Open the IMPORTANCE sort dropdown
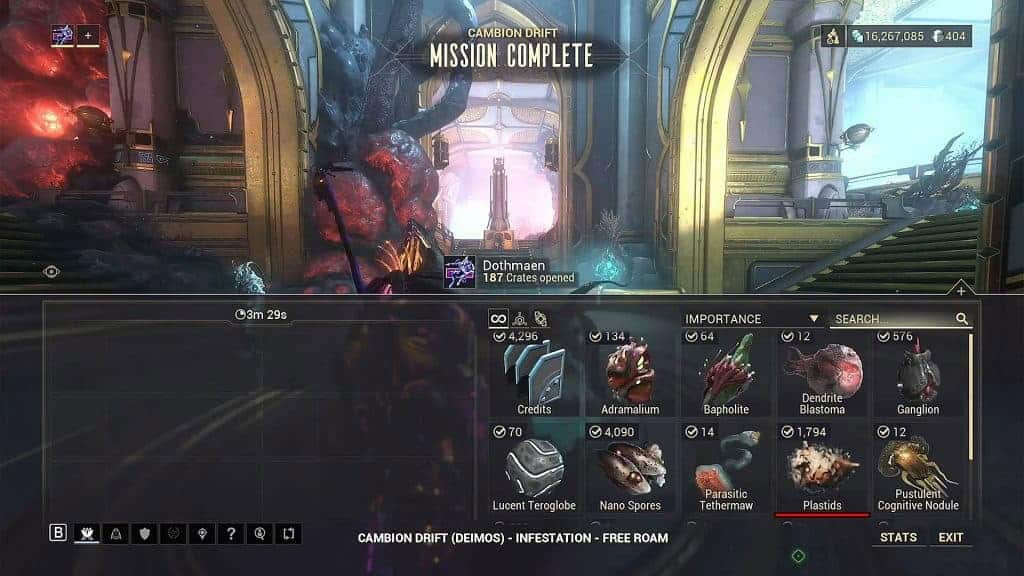Screen dimensions: 1024x576 click(x=752, y=319)
